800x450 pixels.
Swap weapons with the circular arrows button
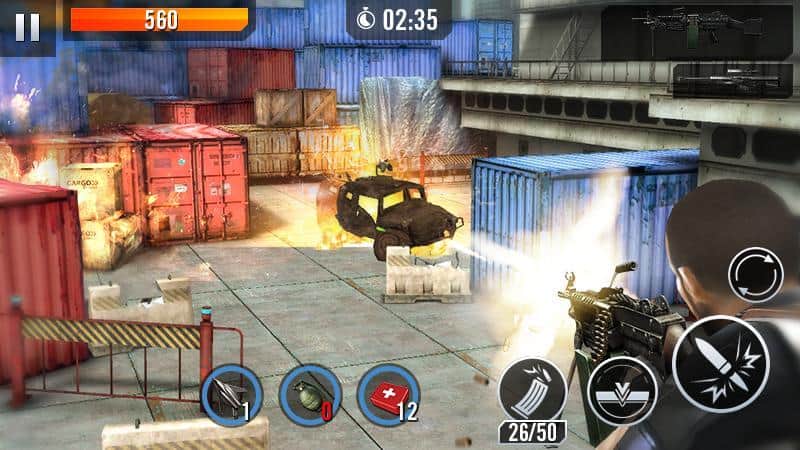pyautogui.click(x=754, y=275)
